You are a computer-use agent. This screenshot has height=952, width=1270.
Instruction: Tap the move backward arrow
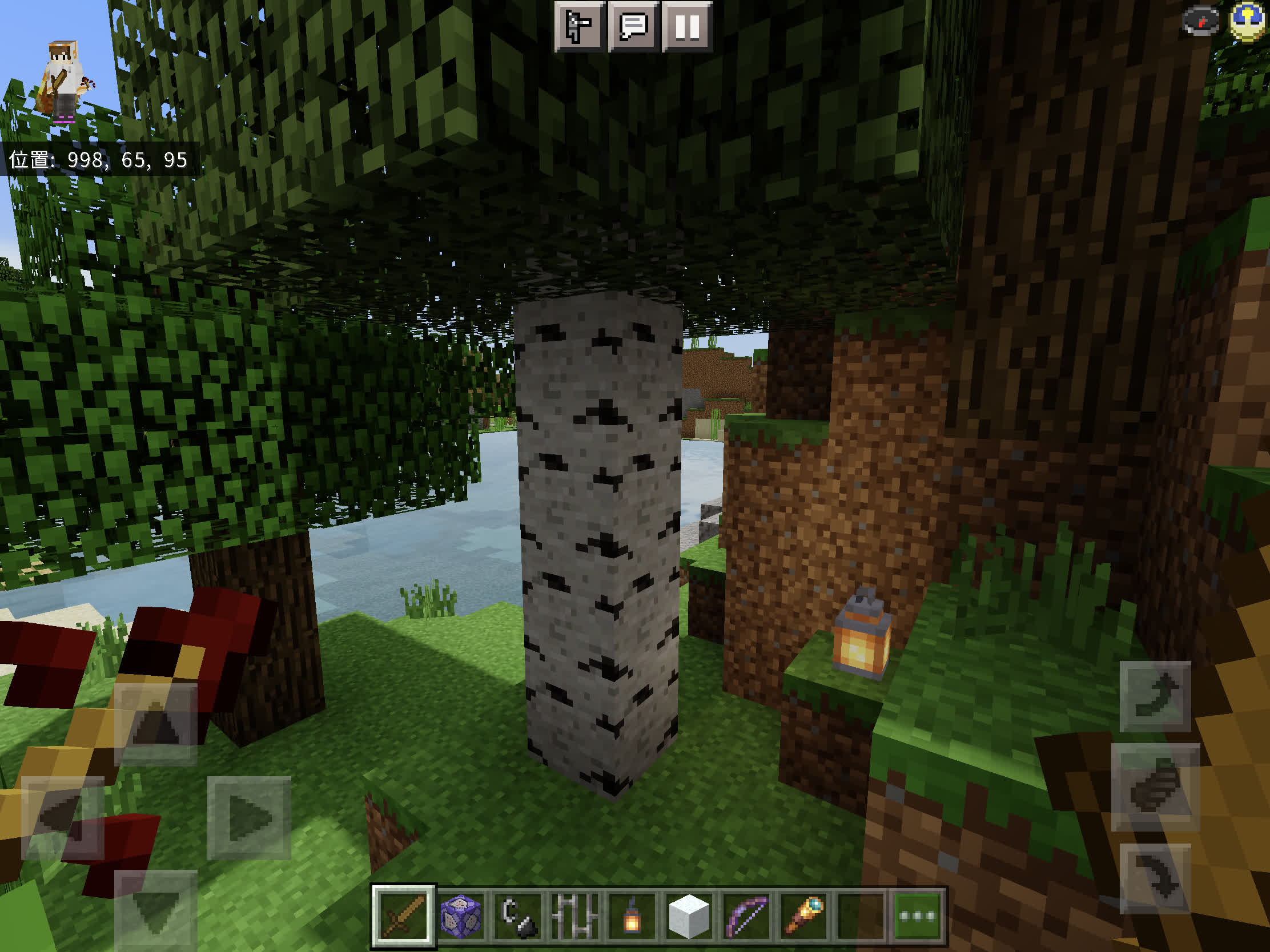[x=155, y=910]
